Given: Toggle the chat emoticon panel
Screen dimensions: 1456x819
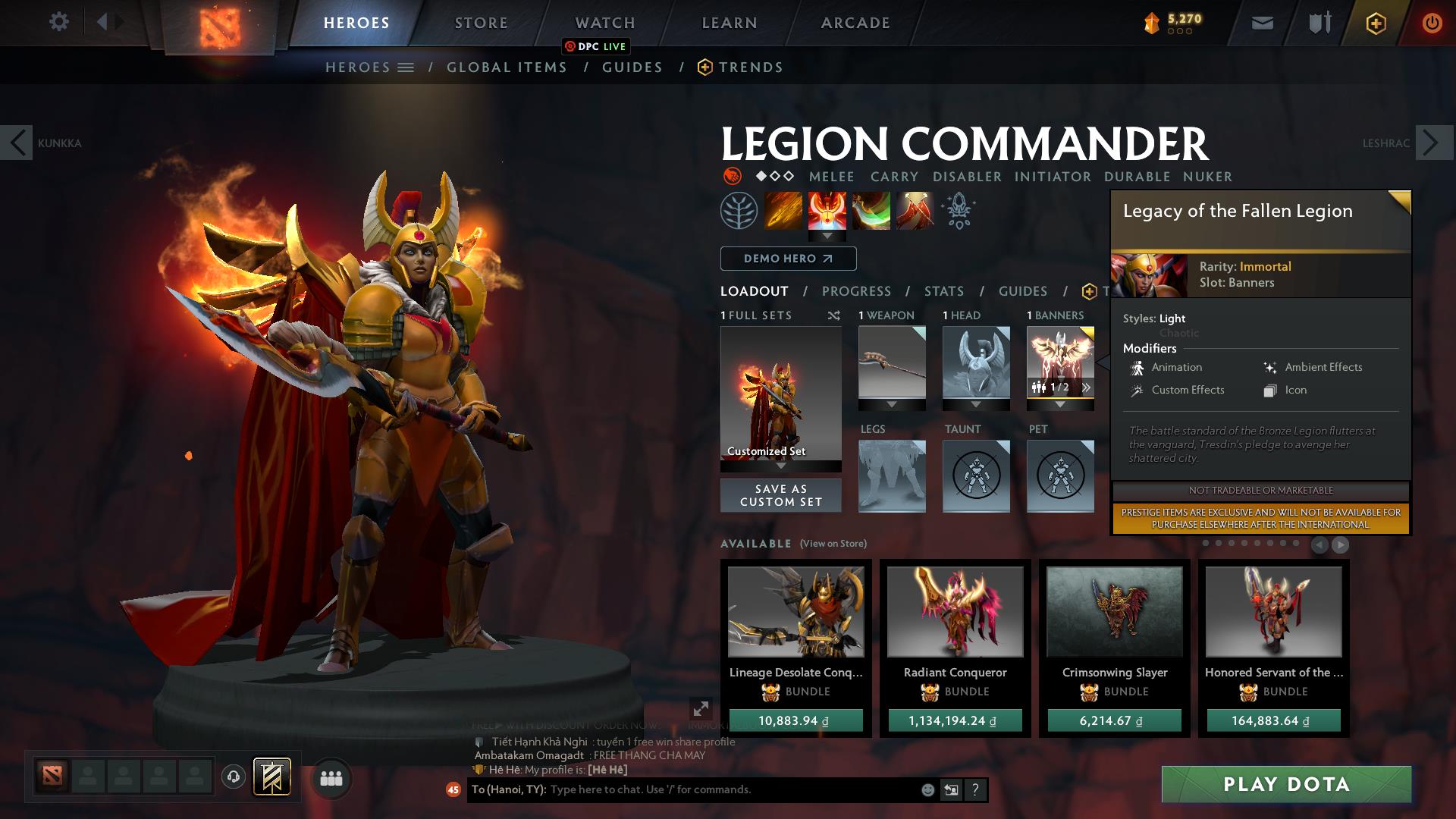Looking at the screenshot, I should [927, 789].
